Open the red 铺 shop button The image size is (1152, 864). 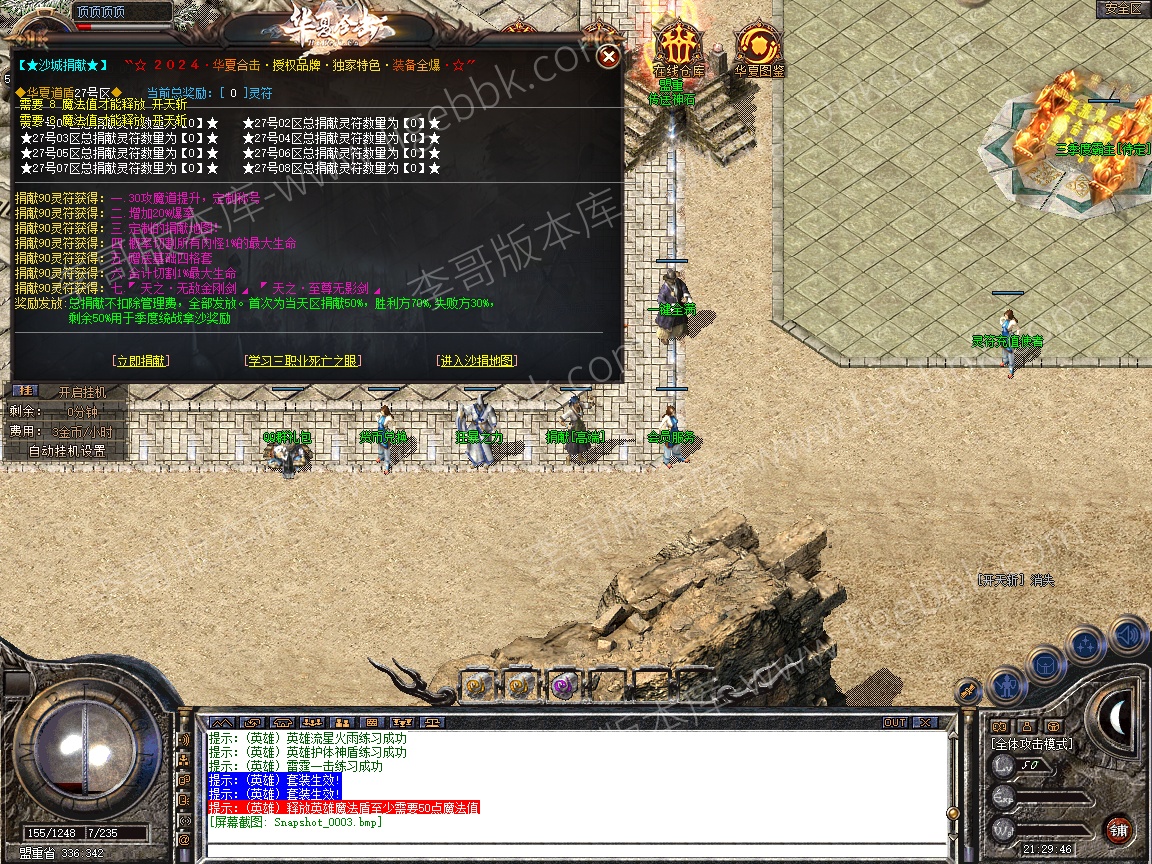(1117, 829)
